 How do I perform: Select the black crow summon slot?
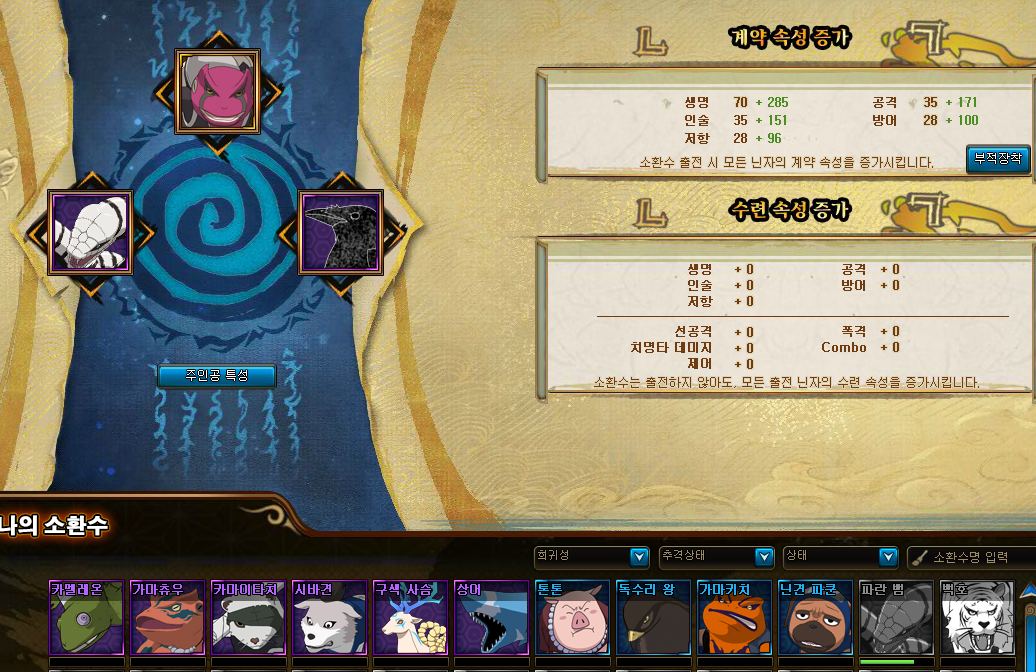click(341, 232)
